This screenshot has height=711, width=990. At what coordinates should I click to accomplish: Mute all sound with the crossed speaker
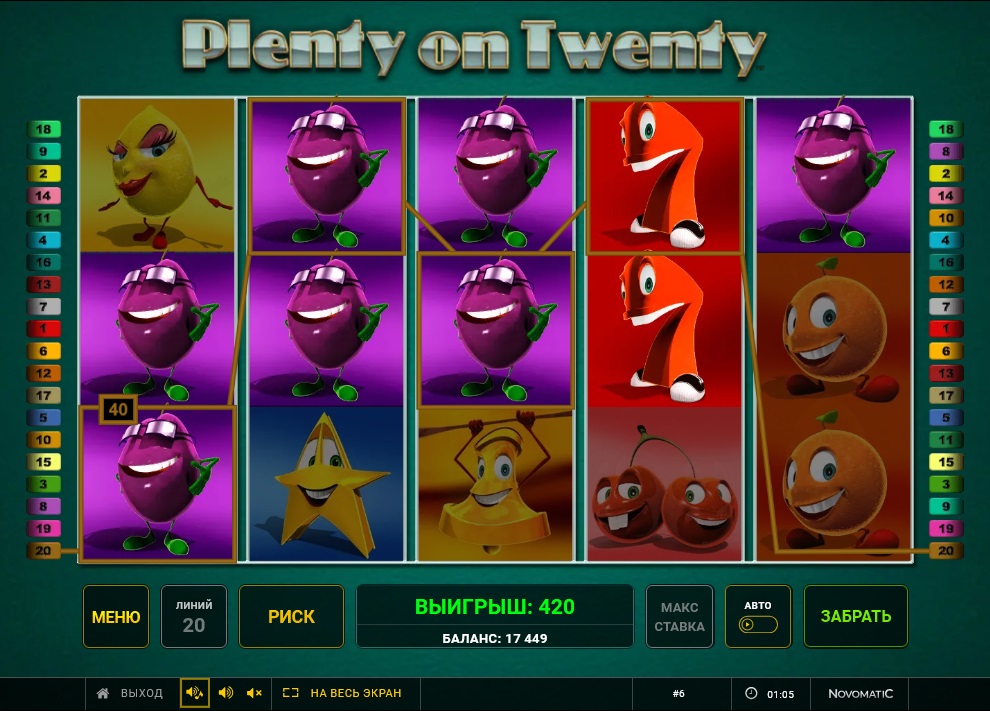tap(254, 693)
